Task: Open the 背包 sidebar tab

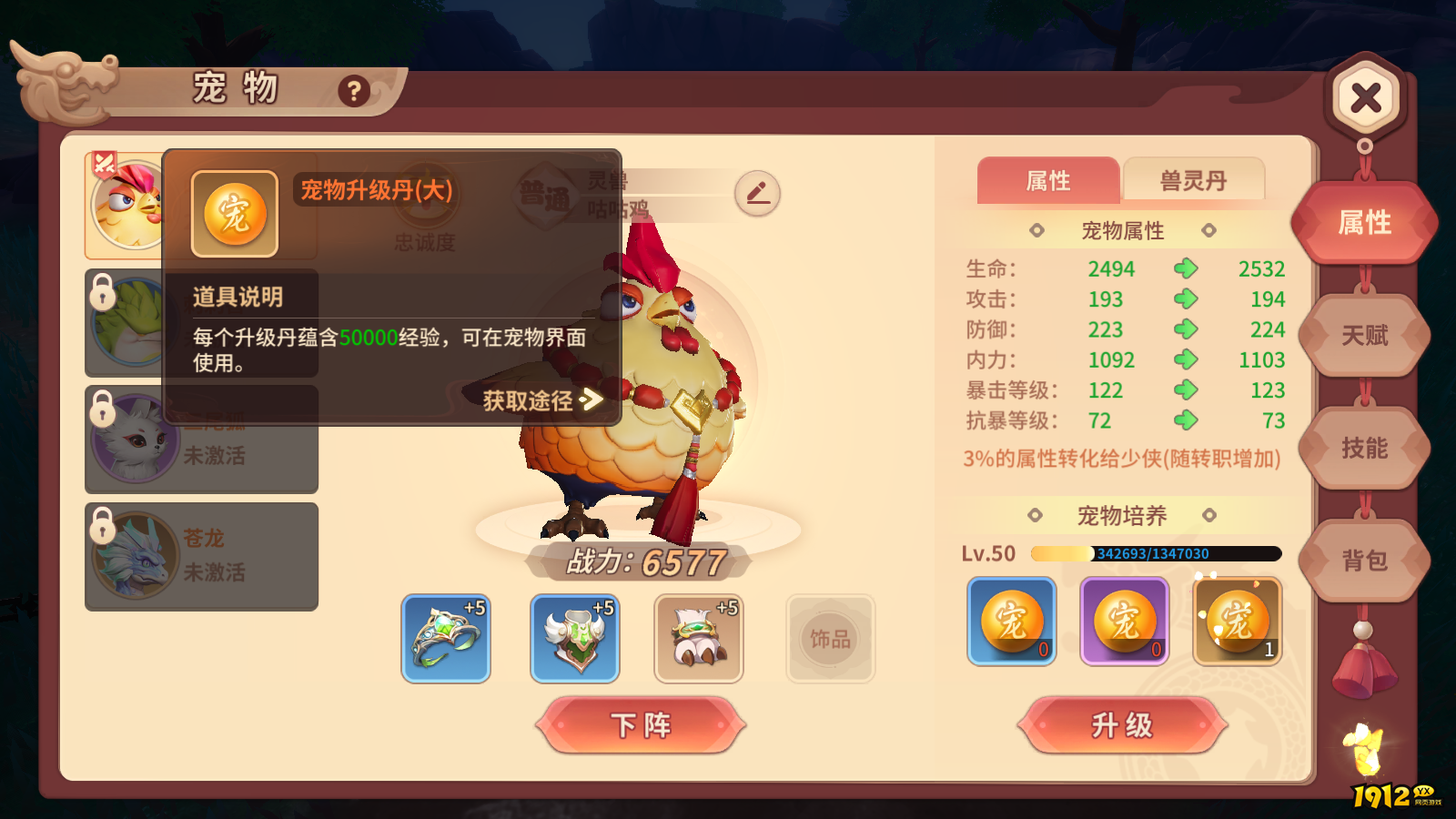Action: click(x=1364, y=561)
